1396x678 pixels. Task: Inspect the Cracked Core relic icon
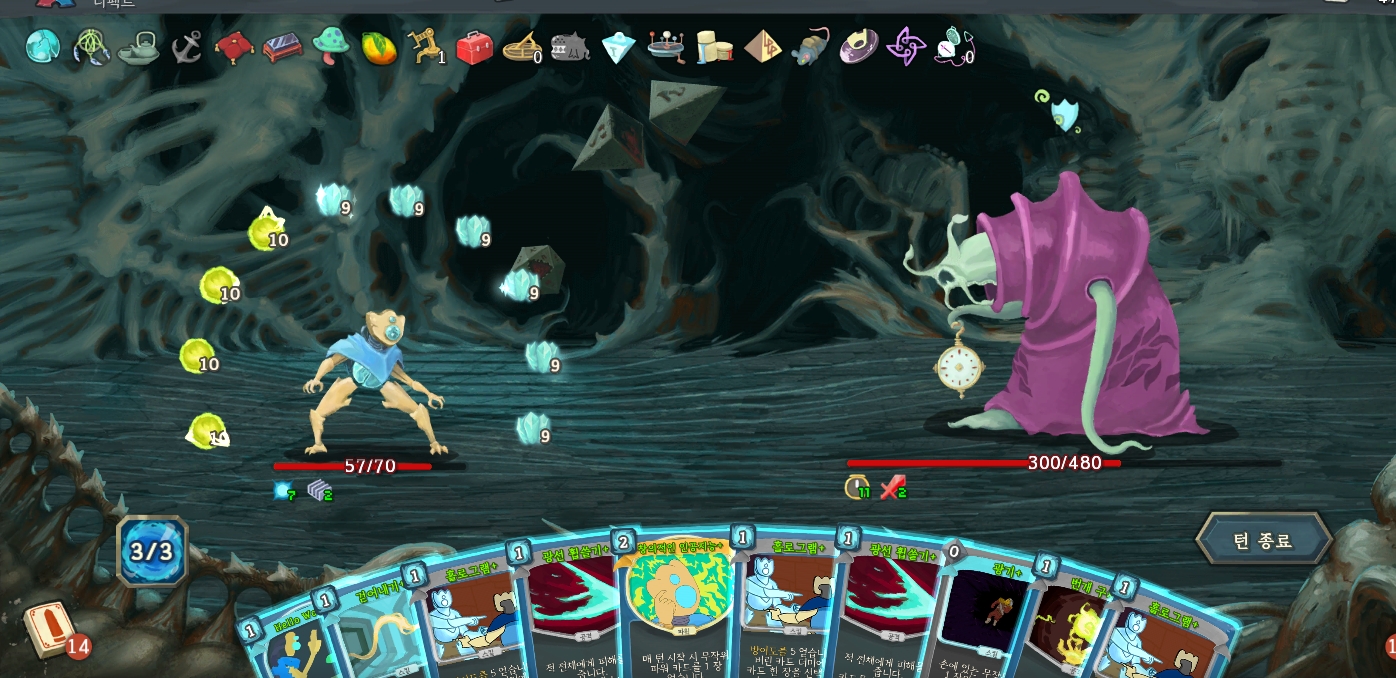(x=43, y=46)
